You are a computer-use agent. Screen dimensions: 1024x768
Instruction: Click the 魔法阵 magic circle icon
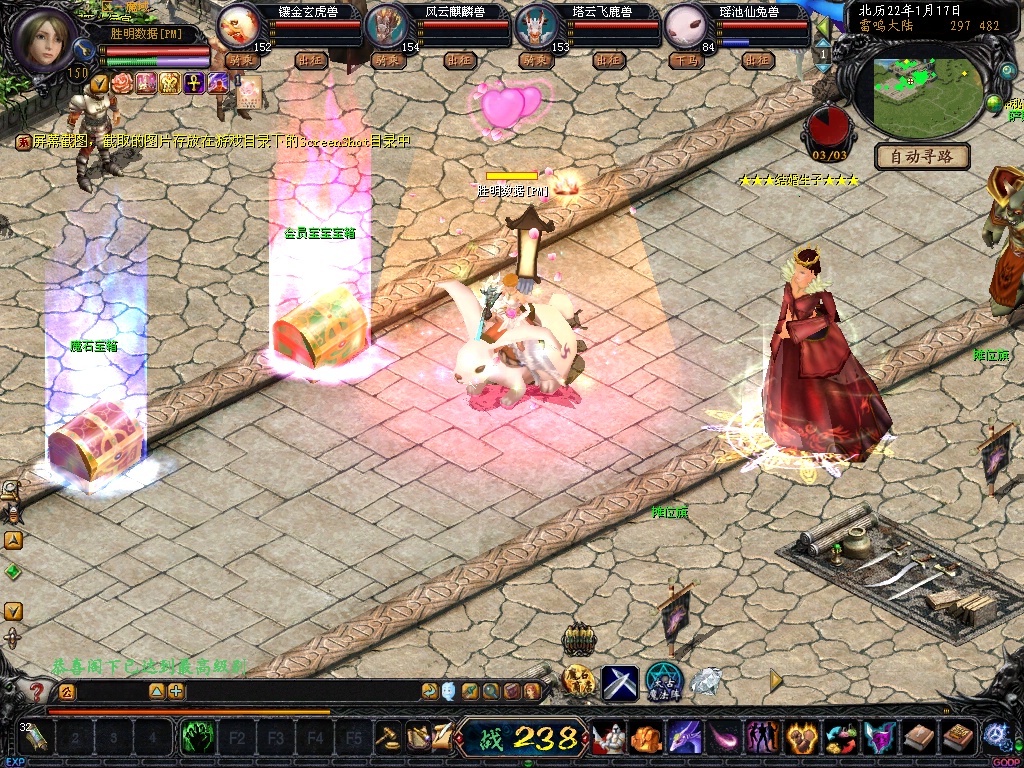pos(663,682)
